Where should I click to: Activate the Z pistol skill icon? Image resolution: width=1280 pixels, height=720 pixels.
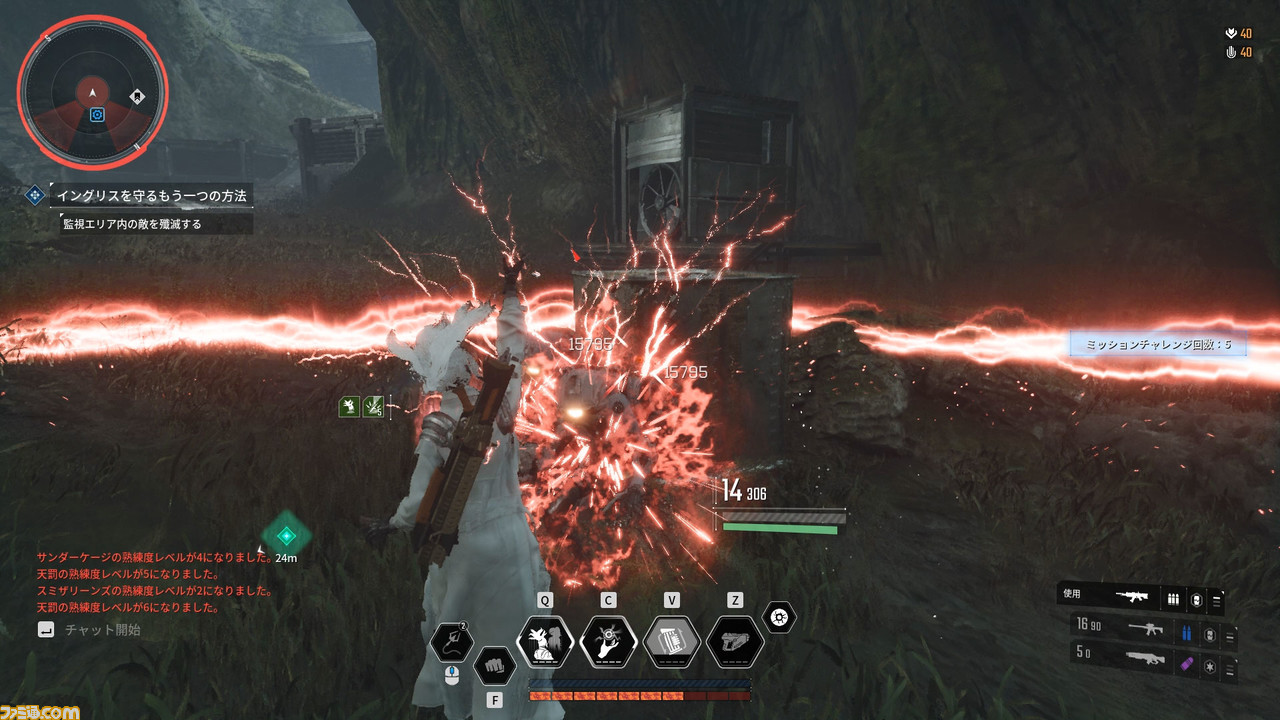click(735, 641)
